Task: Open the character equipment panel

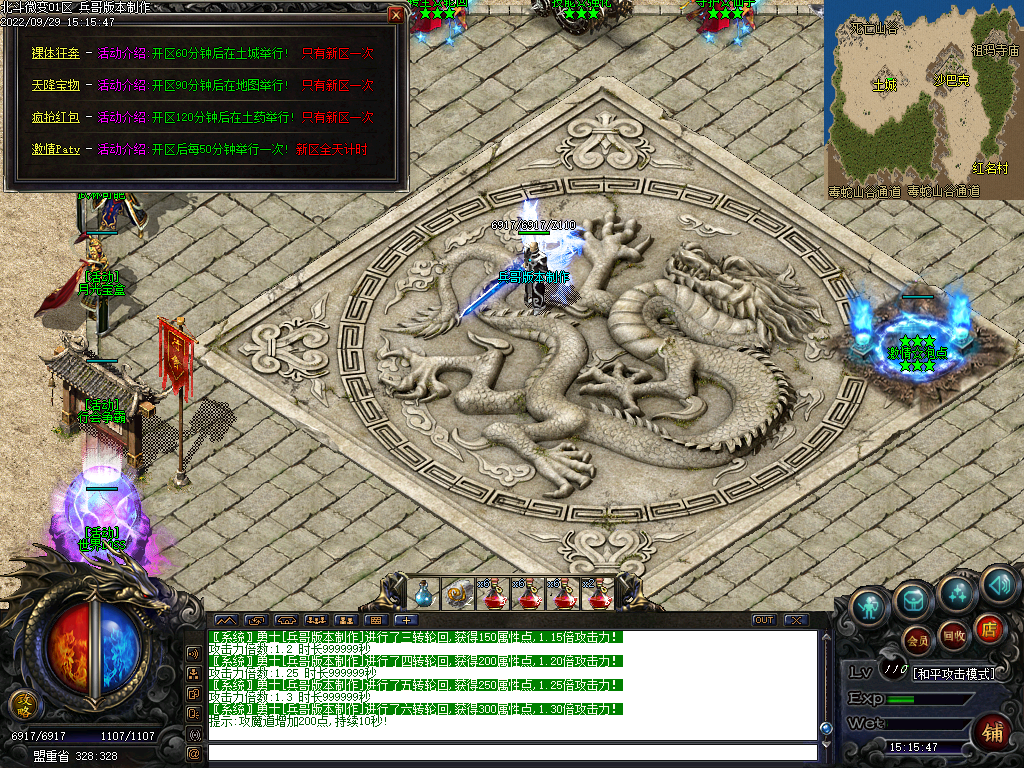Action: (x=870, y=606)
